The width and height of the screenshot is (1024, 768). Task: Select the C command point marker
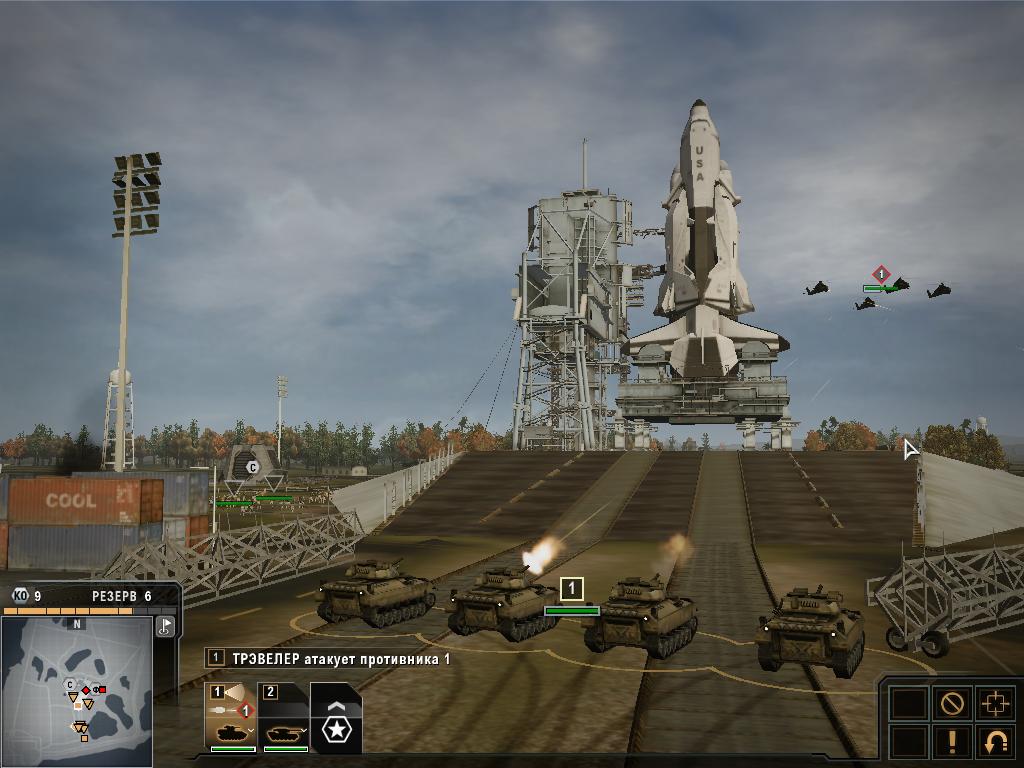(253, 467)
